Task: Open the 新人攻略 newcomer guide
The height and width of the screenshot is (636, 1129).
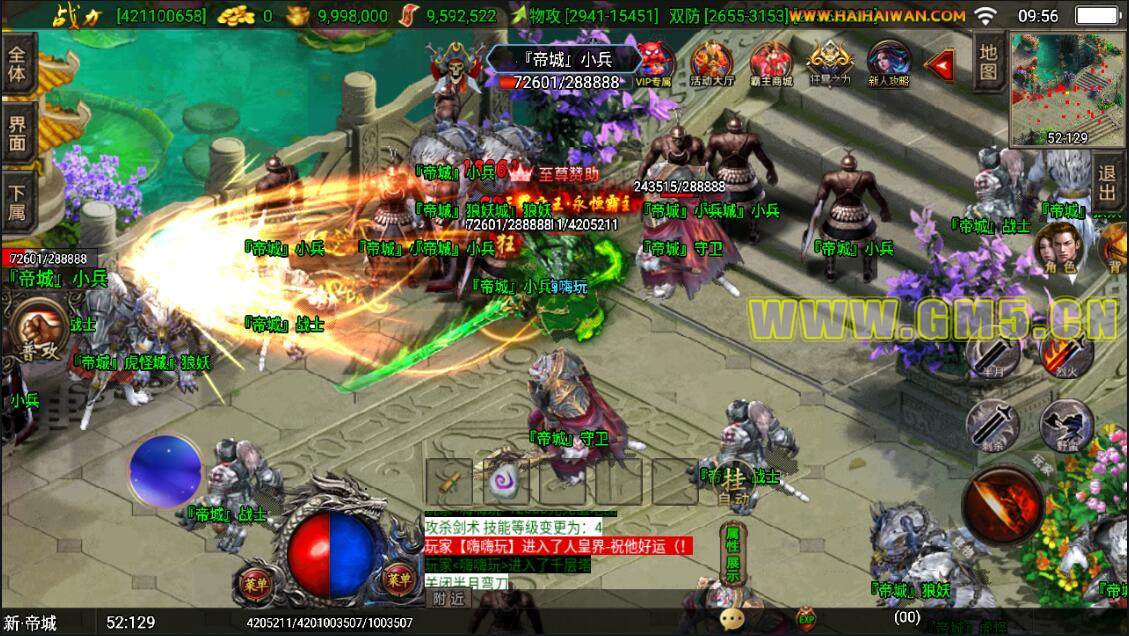Action: click(x=888, y=63)
